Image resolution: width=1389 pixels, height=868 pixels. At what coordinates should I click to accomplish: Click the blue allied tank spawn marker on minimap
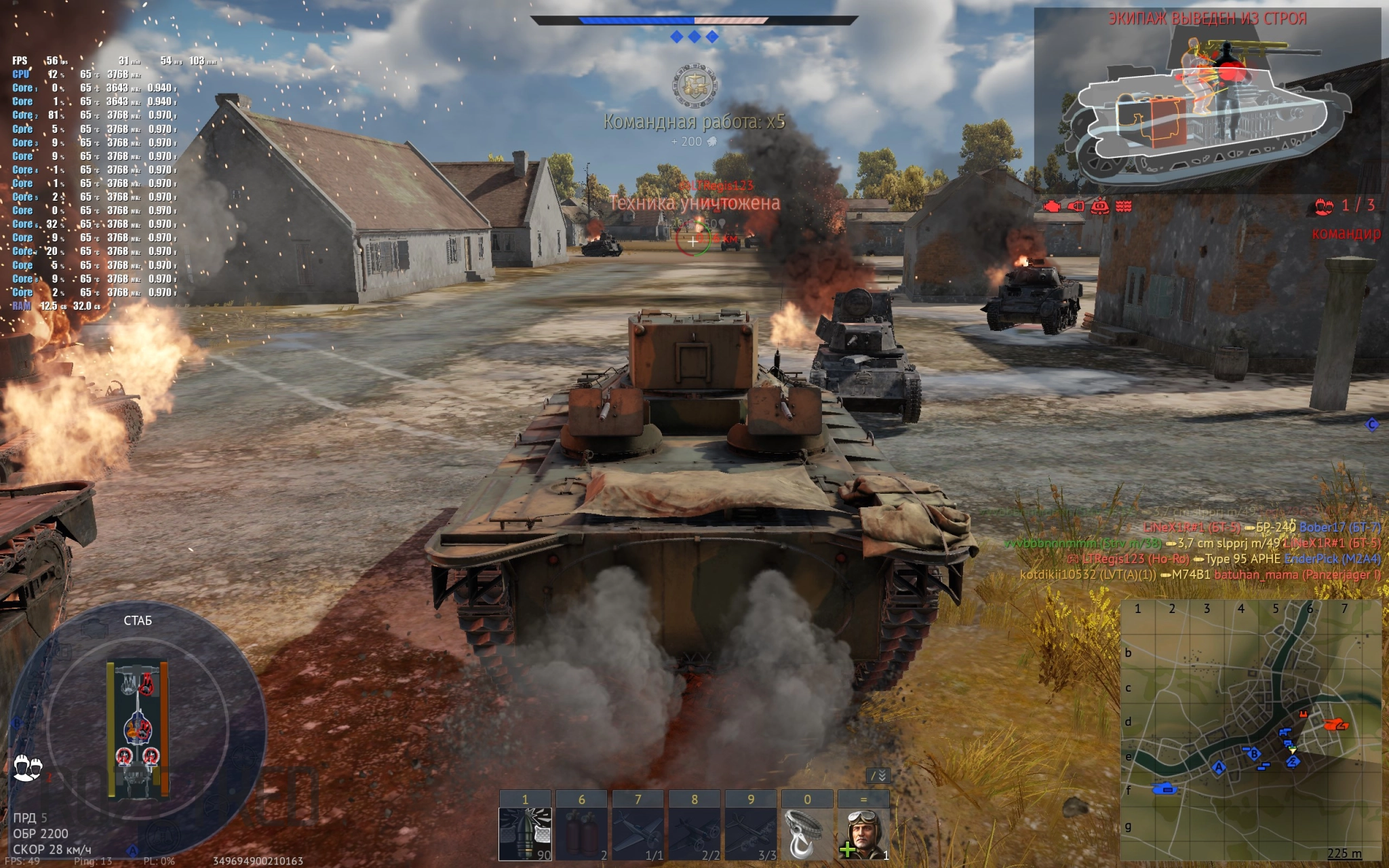click(x=1166, y=789)
